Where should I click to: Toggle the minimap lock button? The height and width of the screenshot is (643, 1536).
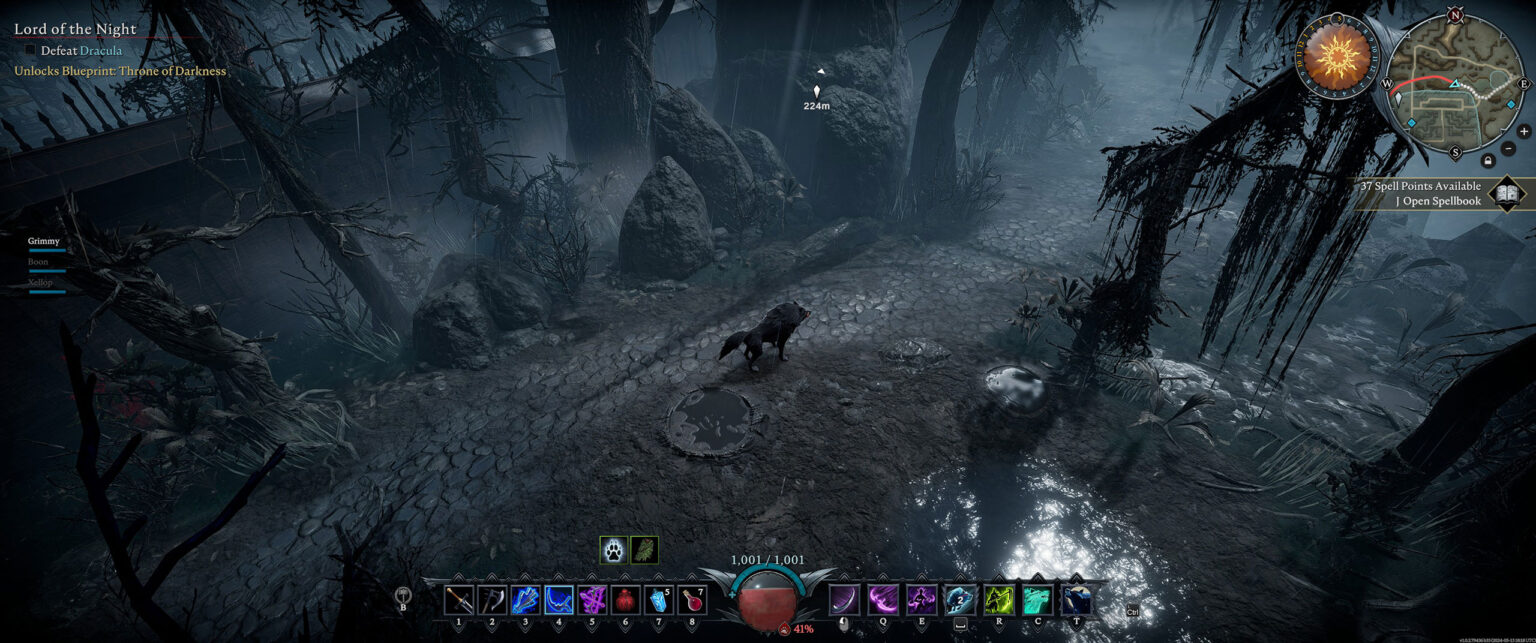pos(1488,160)
